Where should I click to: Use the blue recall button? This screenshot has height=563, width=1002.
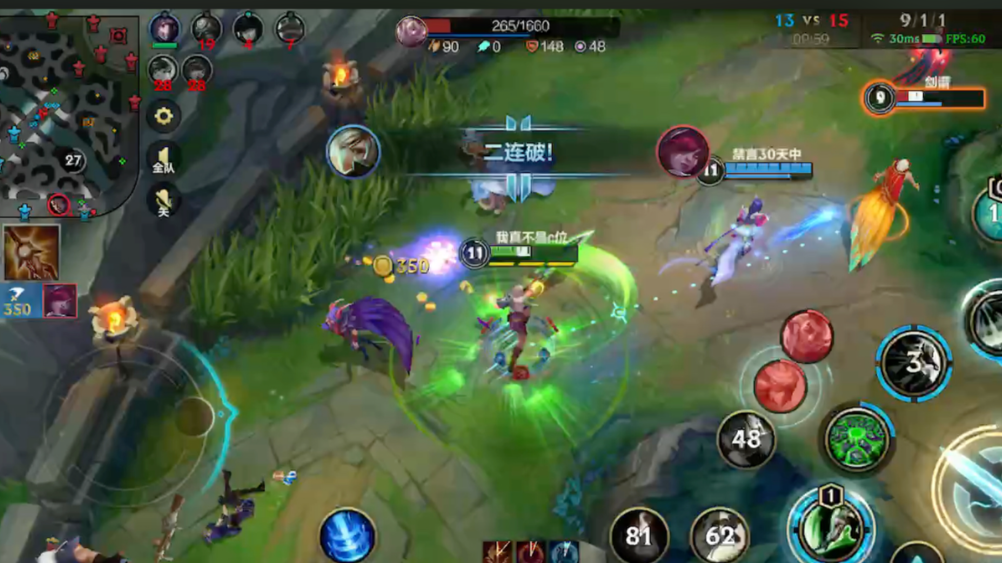(x=347, y=535)
